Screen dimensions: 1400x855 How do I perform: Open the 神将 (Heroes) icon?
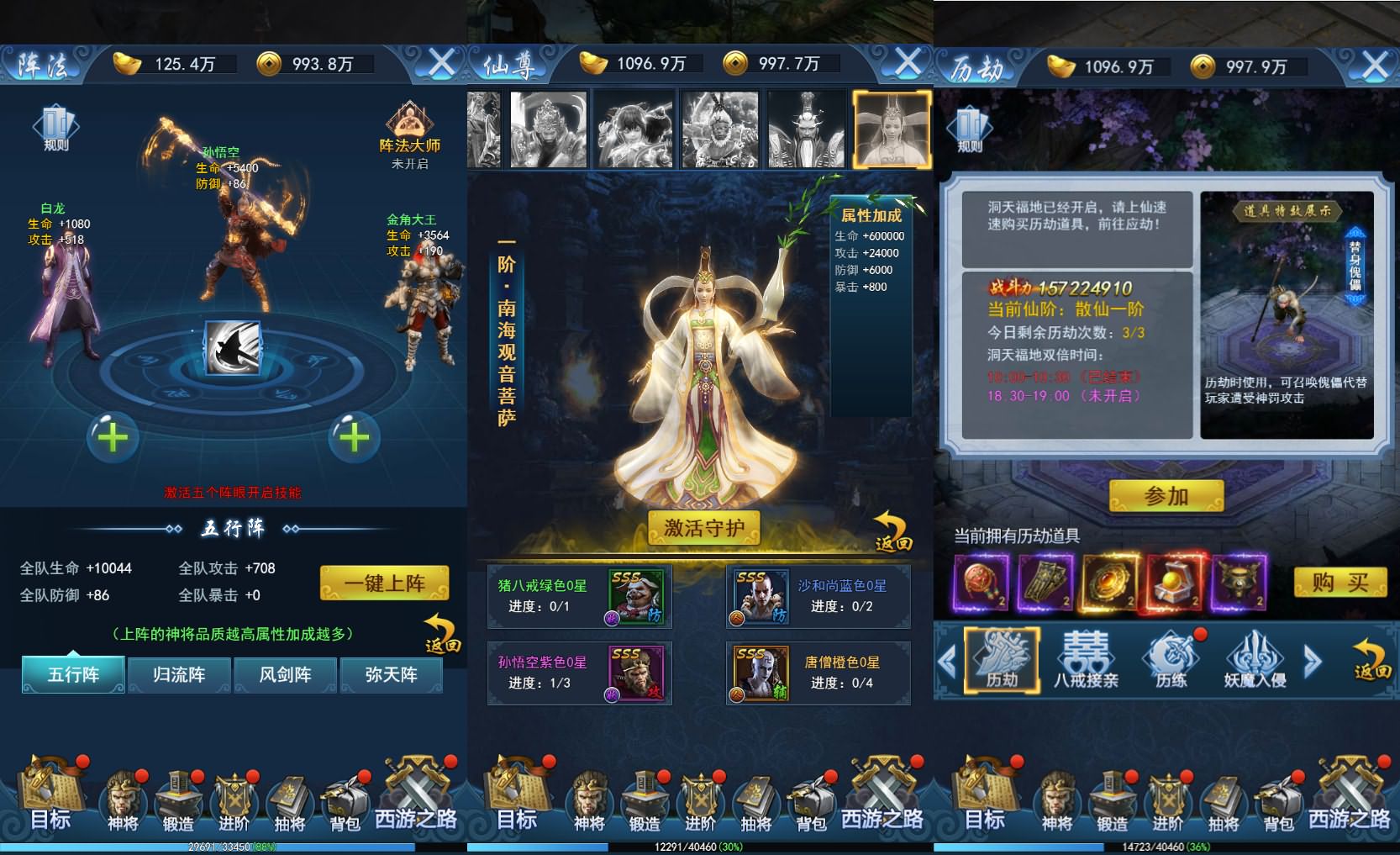click(124, 799)
